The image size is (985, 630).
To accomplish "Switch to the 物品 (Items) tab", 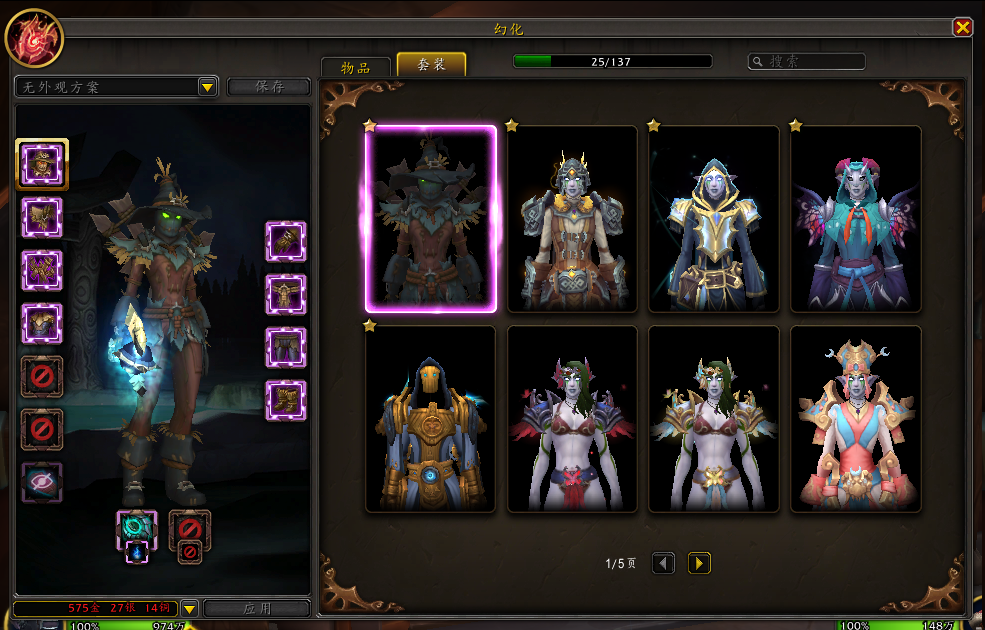I will tap(355, 67).
